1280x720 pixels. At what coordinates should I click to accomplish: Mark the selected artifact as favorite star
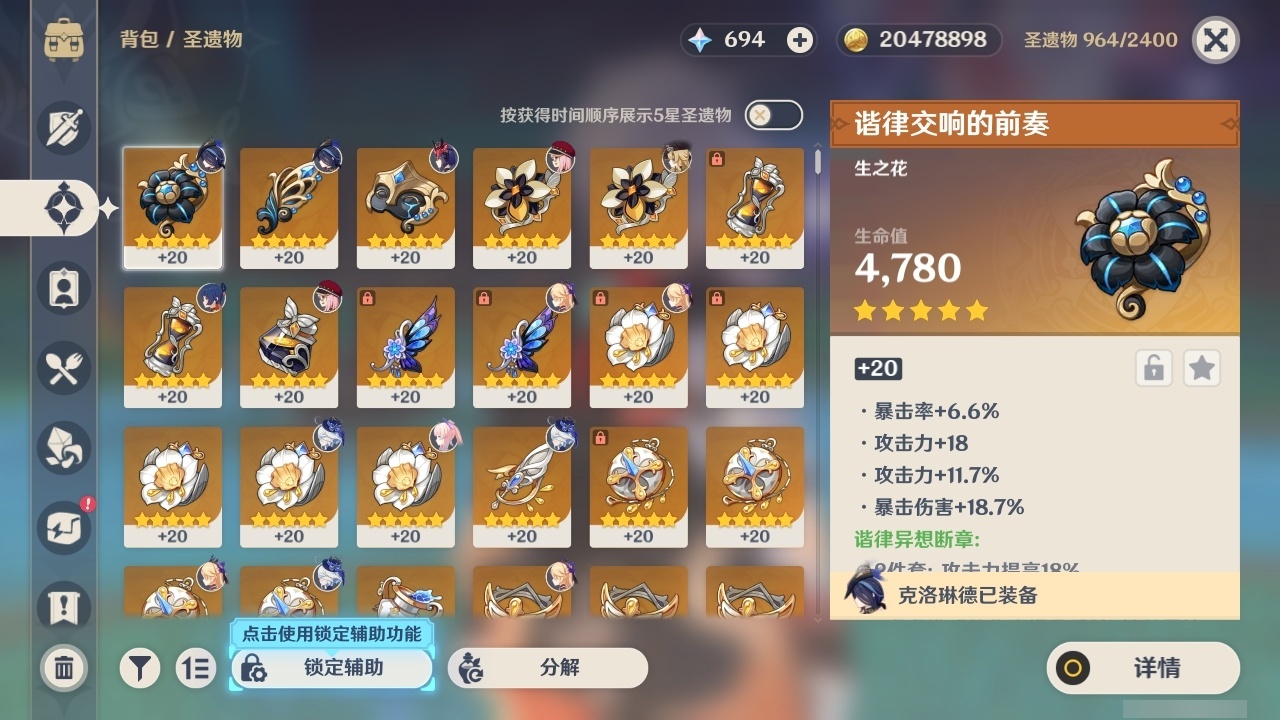click(1202, 368)
